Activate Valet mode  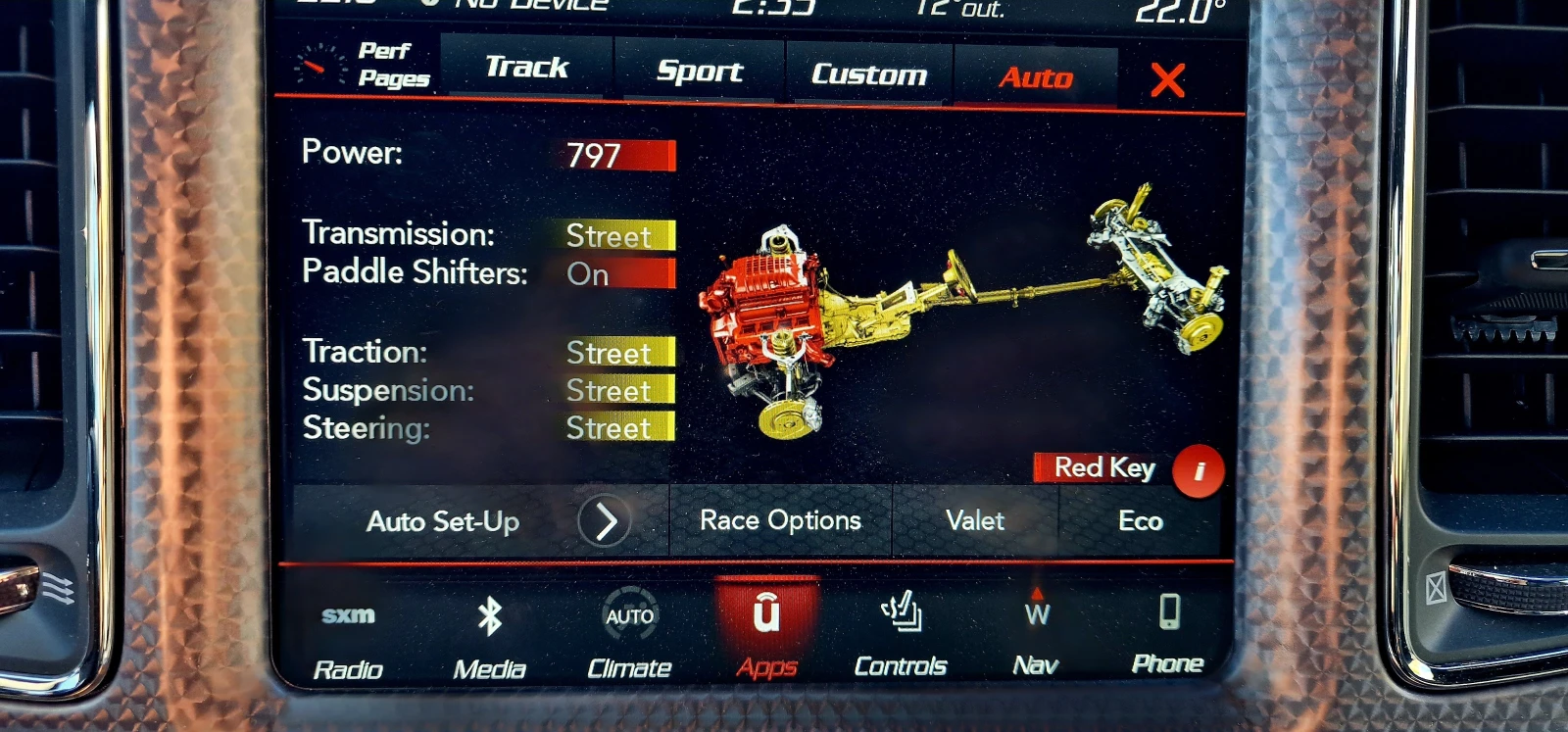pos(975,520)
